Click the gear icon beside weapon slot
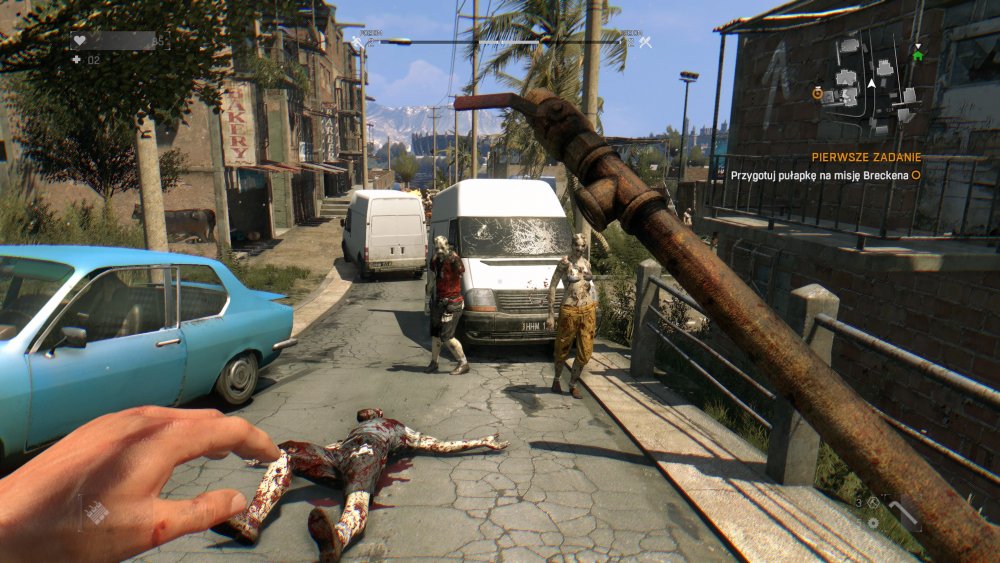This screenshot has height=563, width=1000. (873, 523)
